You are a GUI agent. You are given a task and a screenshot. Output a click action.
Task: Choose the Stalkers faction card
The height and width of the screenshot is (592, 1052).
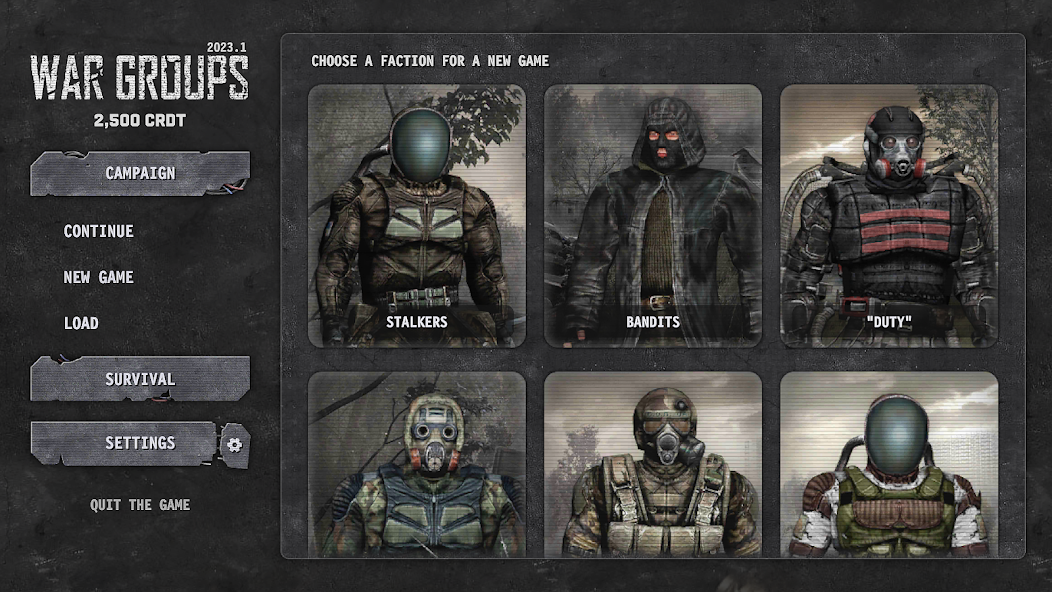(416, 216)
